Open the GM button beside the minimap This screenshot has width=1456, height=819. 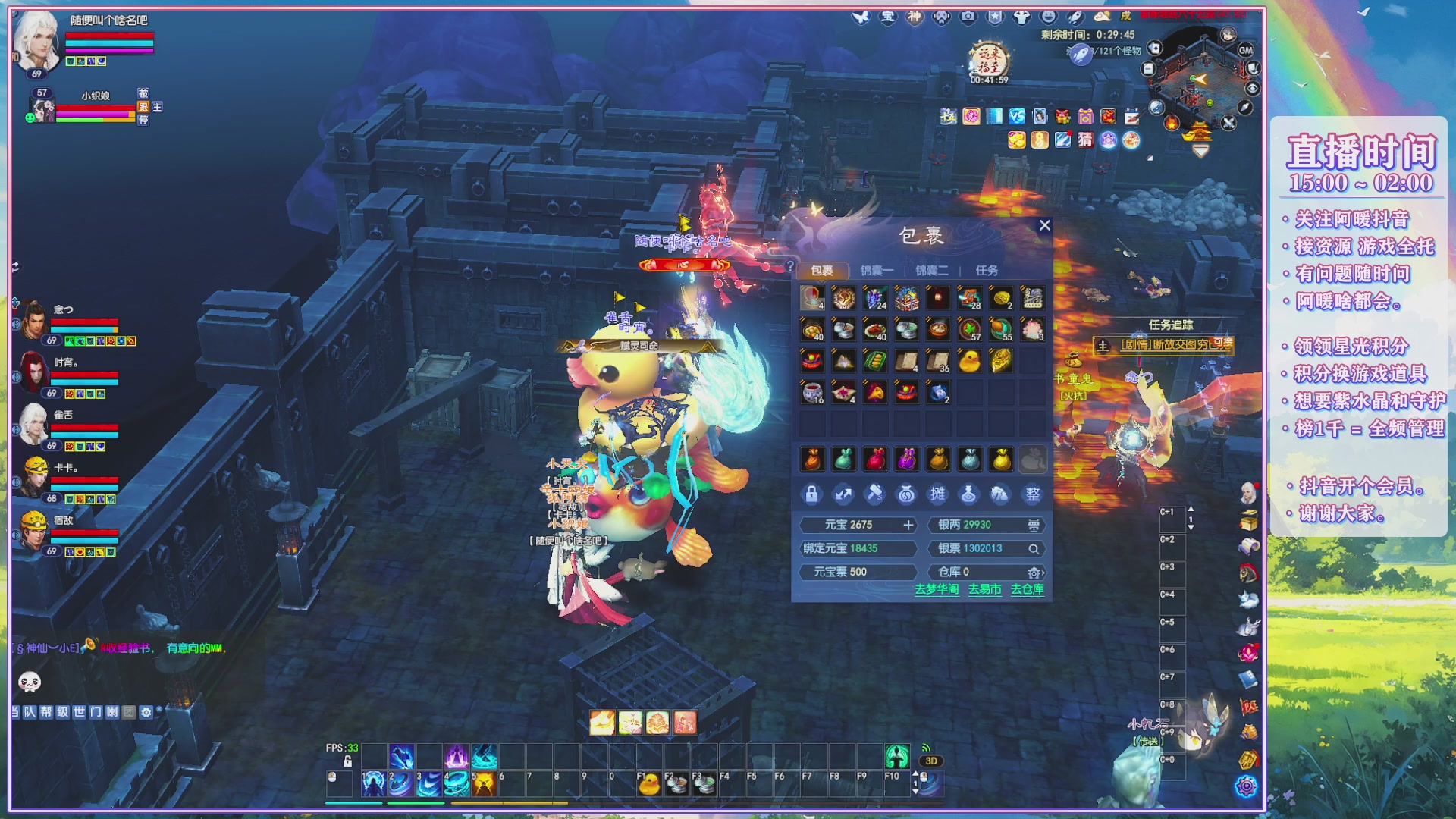(x=1245, y=50)
